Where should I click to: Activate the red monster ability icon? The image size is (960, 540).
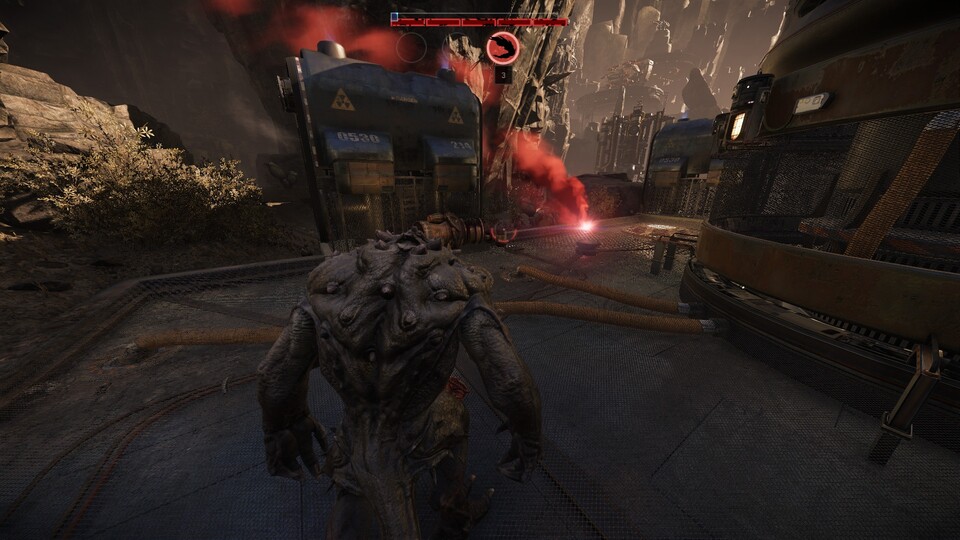(502, 47)
